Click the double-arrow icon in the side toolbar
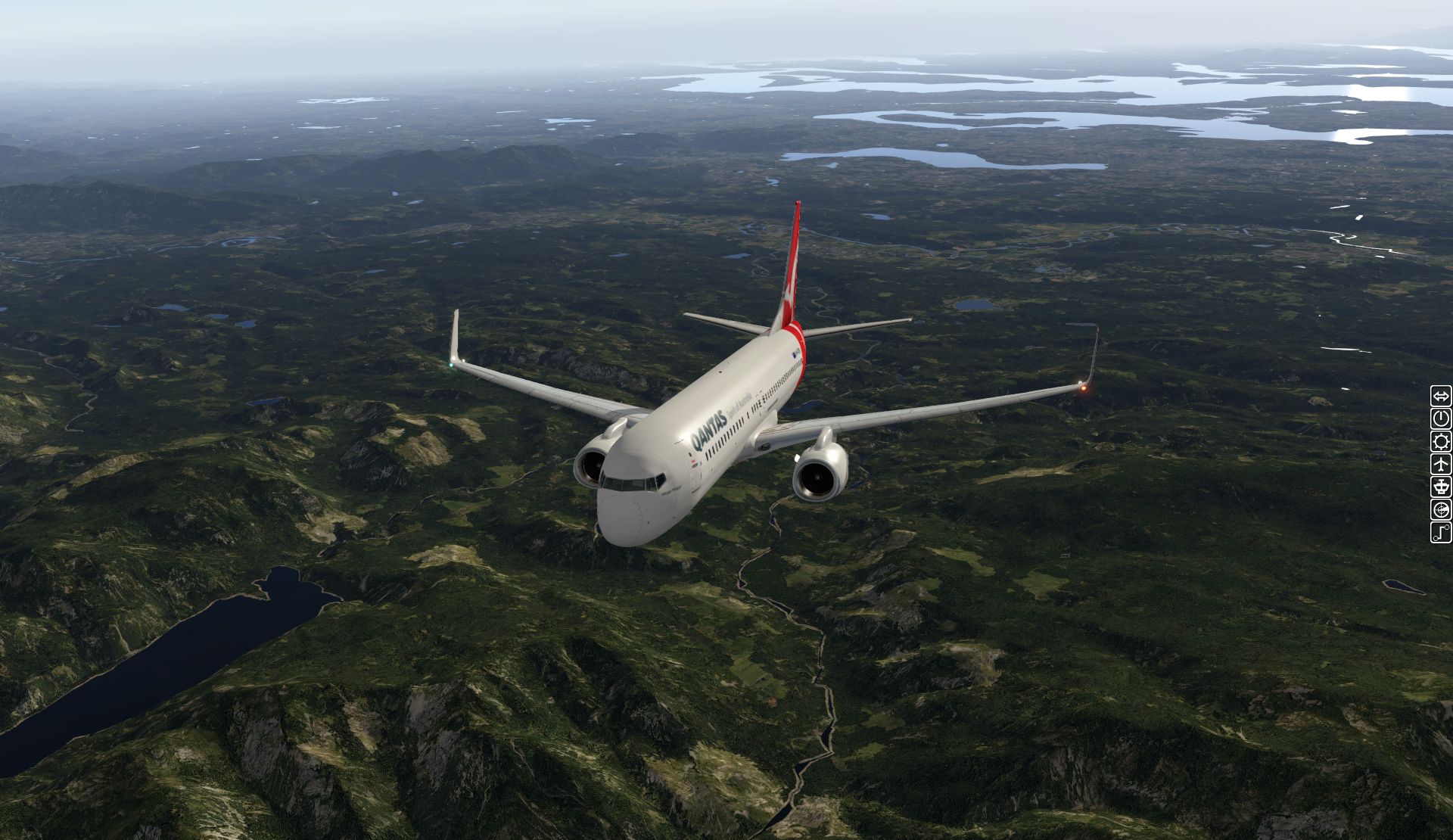 click(1441, 397)
